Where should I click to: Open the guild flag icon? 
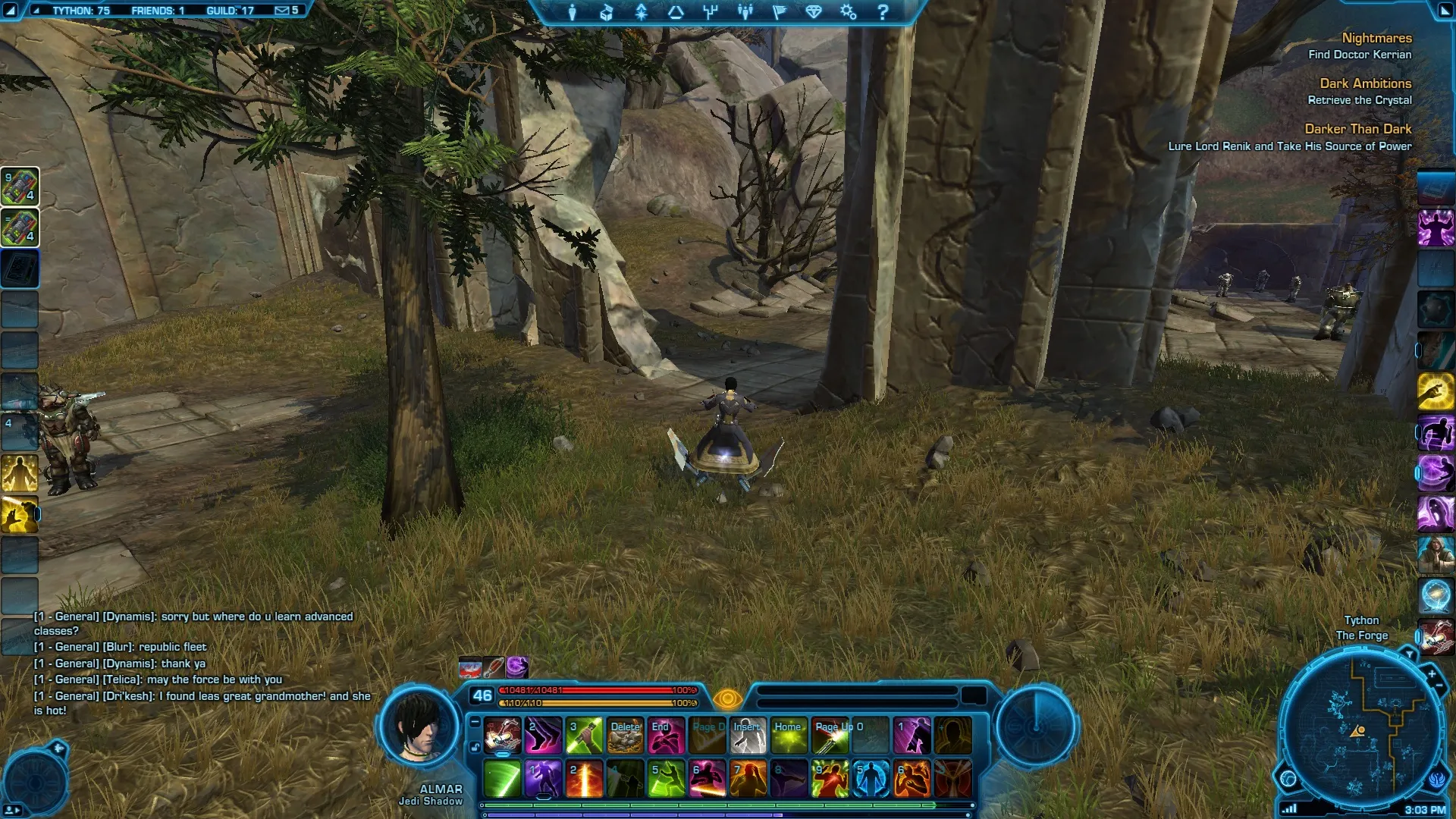click(779, 12)
